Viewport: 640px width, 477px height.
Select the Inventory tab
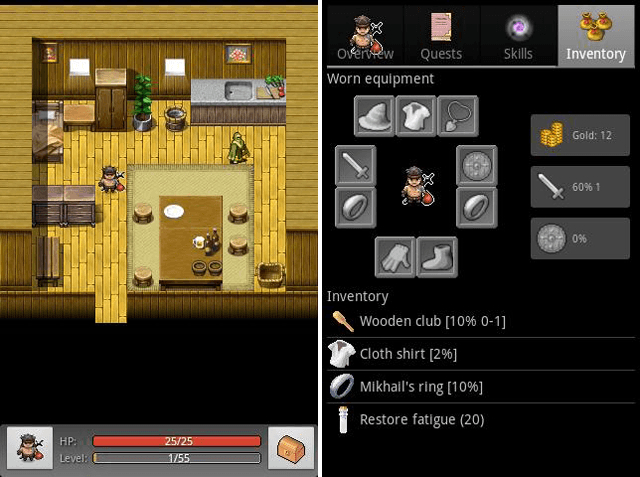pyautogui.click(x=595, y=37)
